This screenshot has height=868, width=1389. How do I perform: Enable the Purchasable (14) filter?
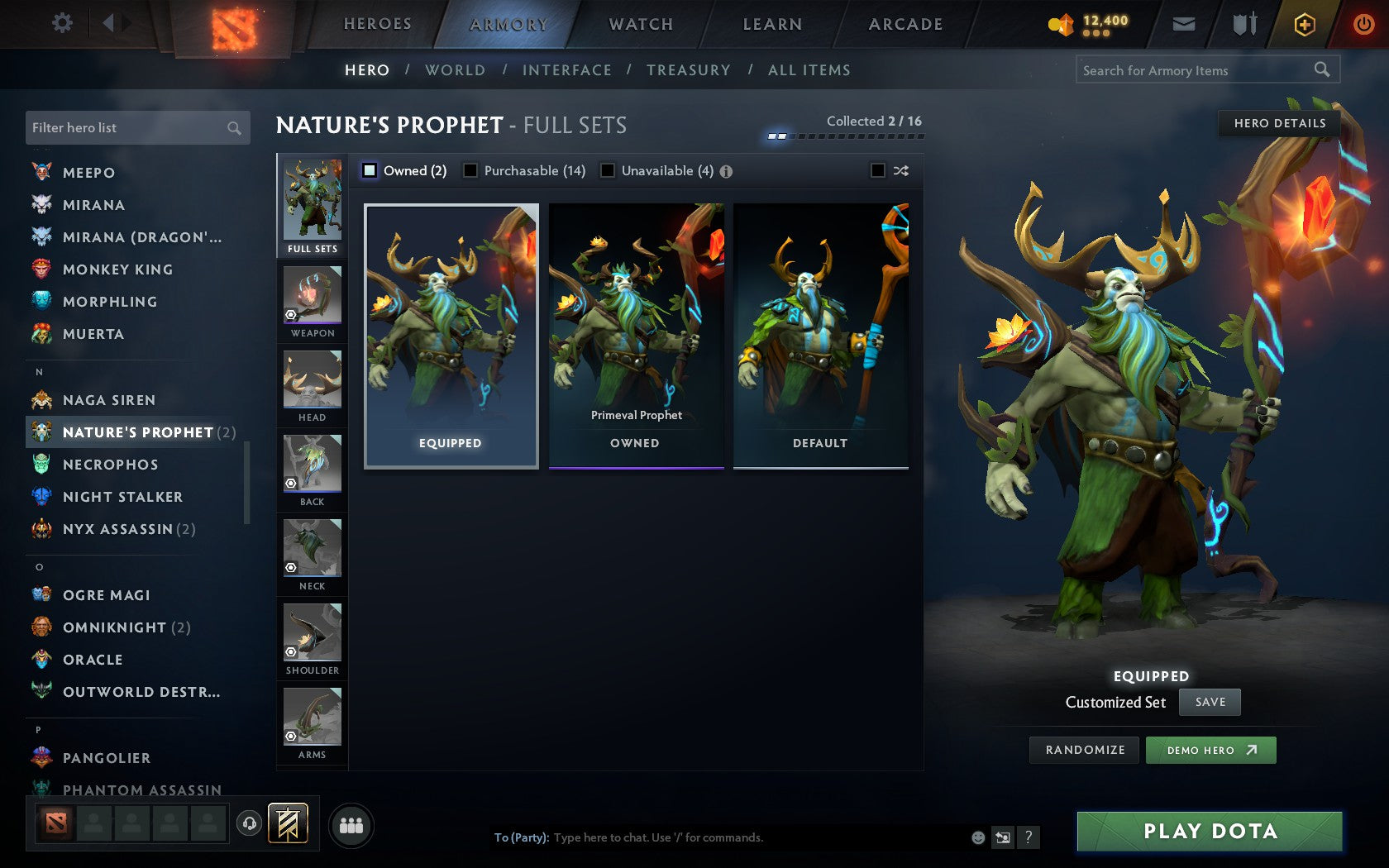click(471, 170)
